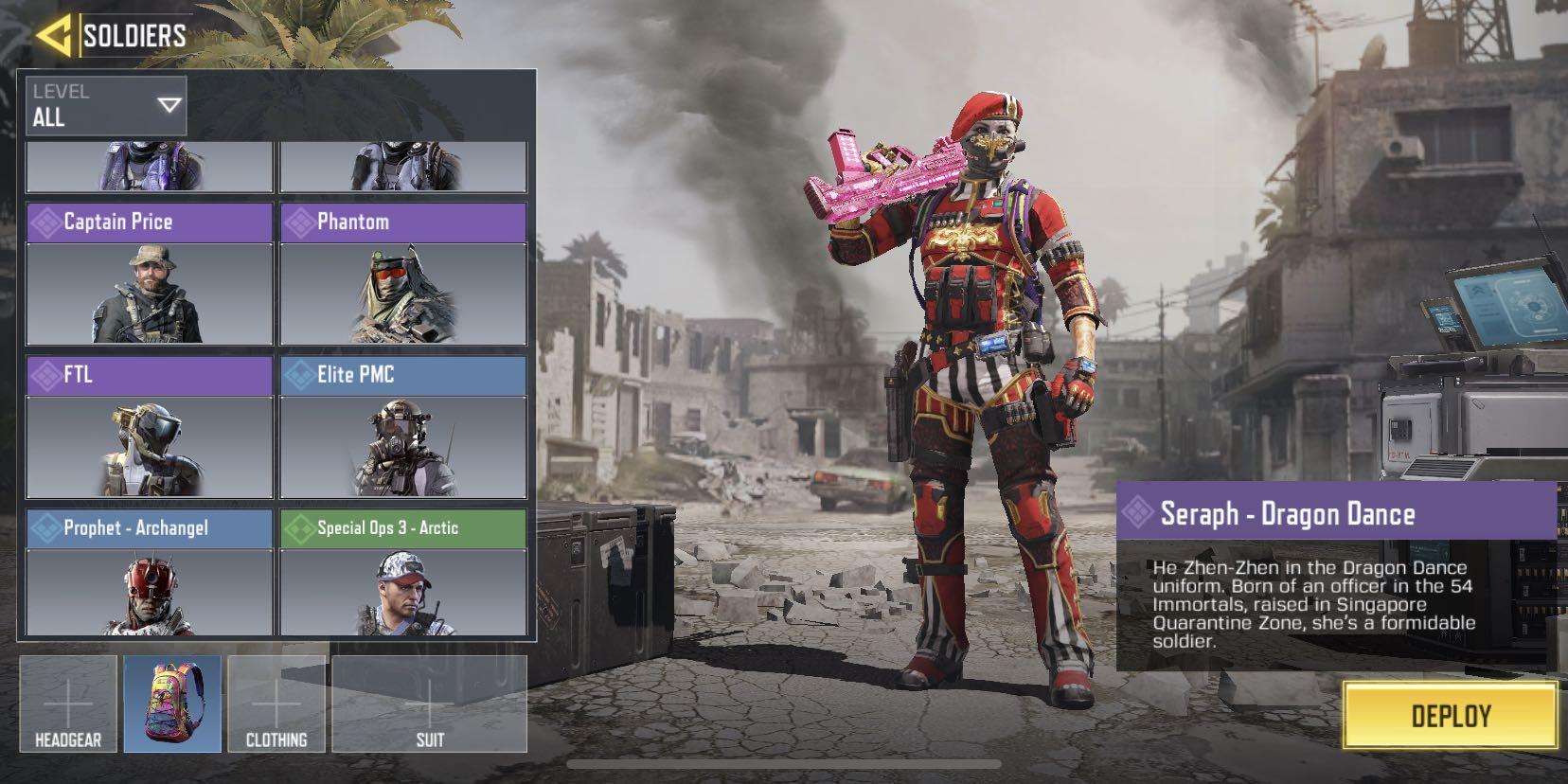Click the plus icon in the CLOTHING slot
The image size is (1568, 784).
277,704
